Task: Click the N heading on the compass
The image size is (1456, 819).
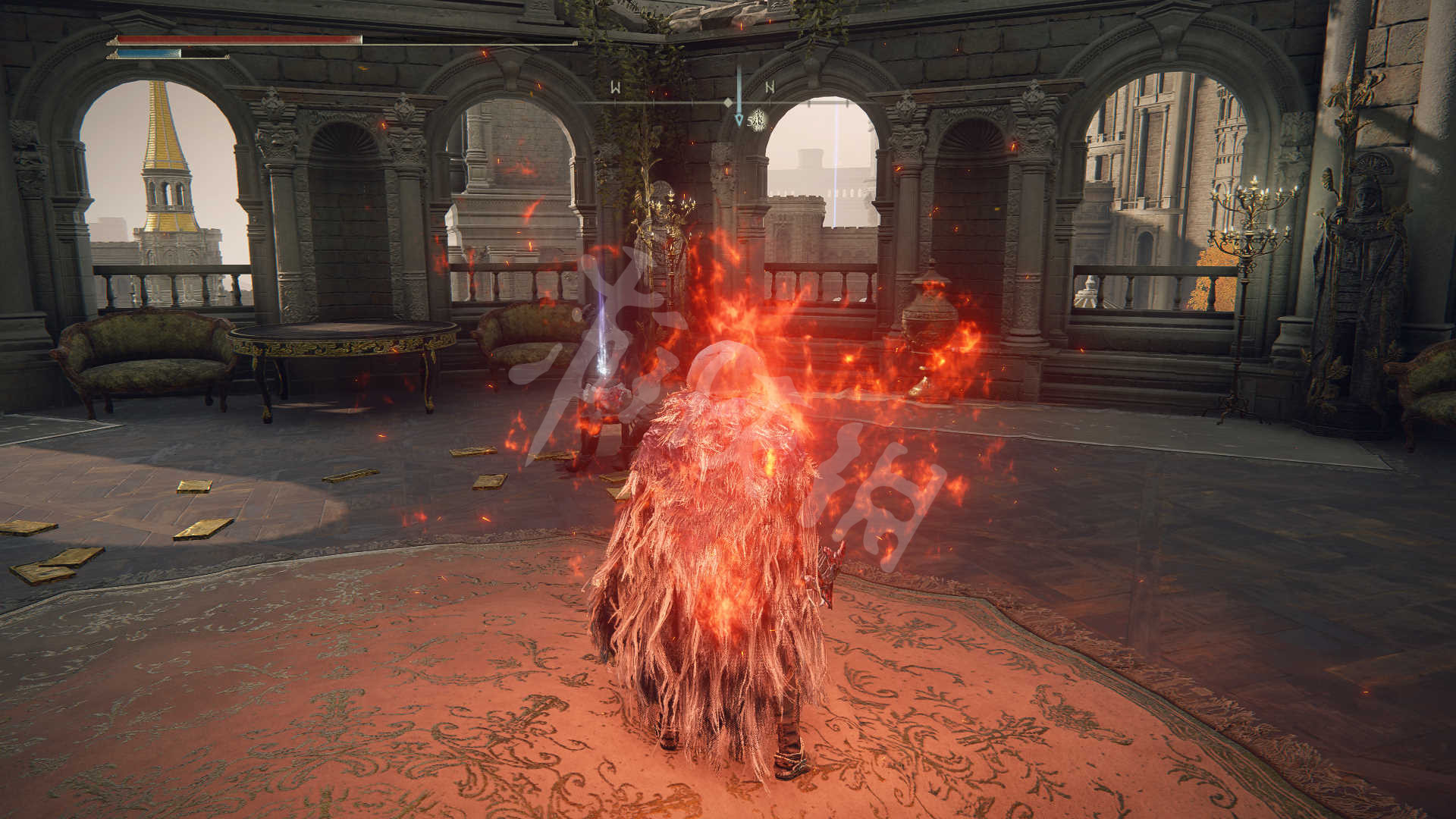Action: (x=770, y=87)
